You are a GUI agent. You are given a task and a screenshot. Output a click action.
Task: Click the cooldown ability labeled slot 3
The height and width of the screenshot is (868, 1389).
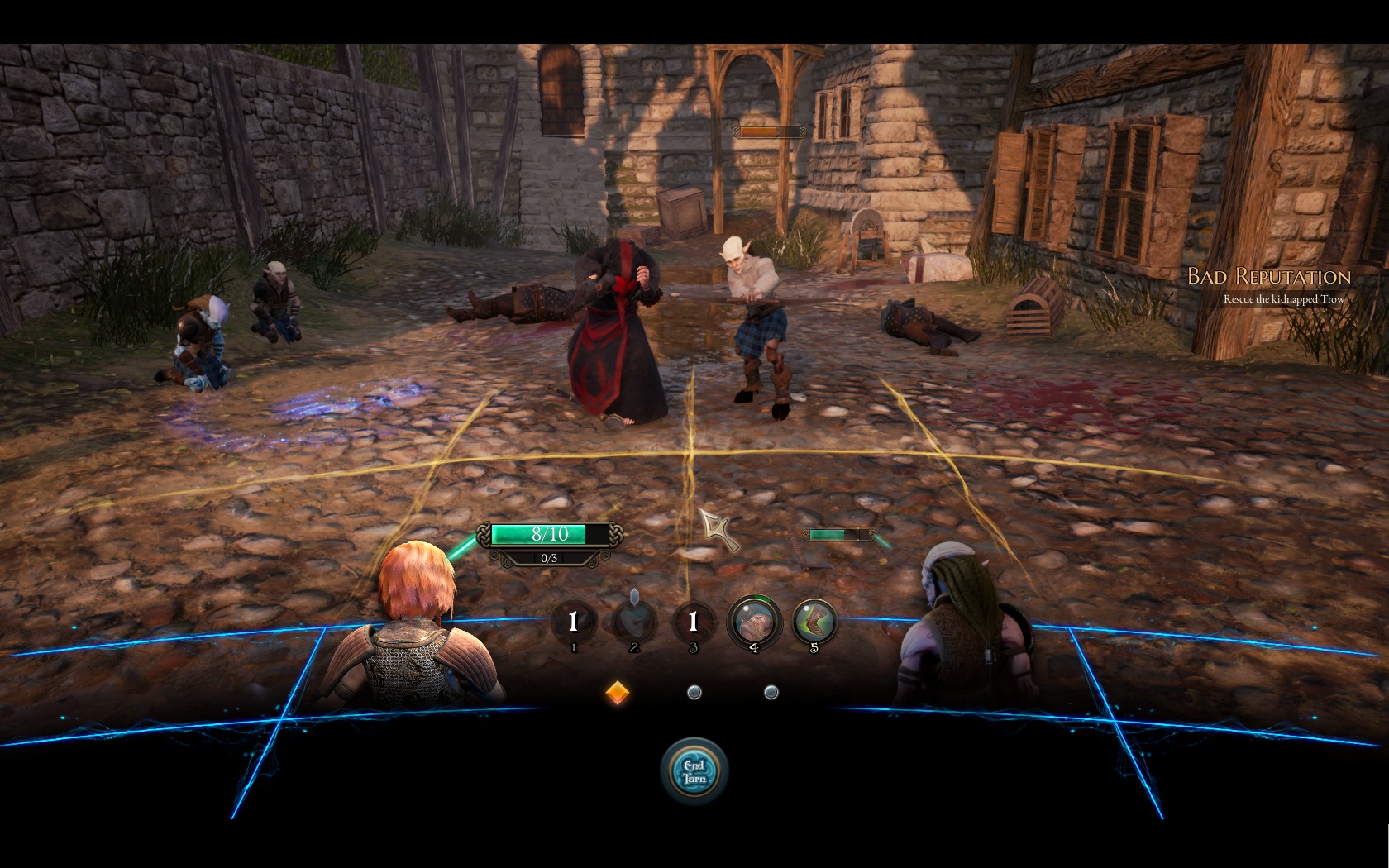tap(693, 621)
